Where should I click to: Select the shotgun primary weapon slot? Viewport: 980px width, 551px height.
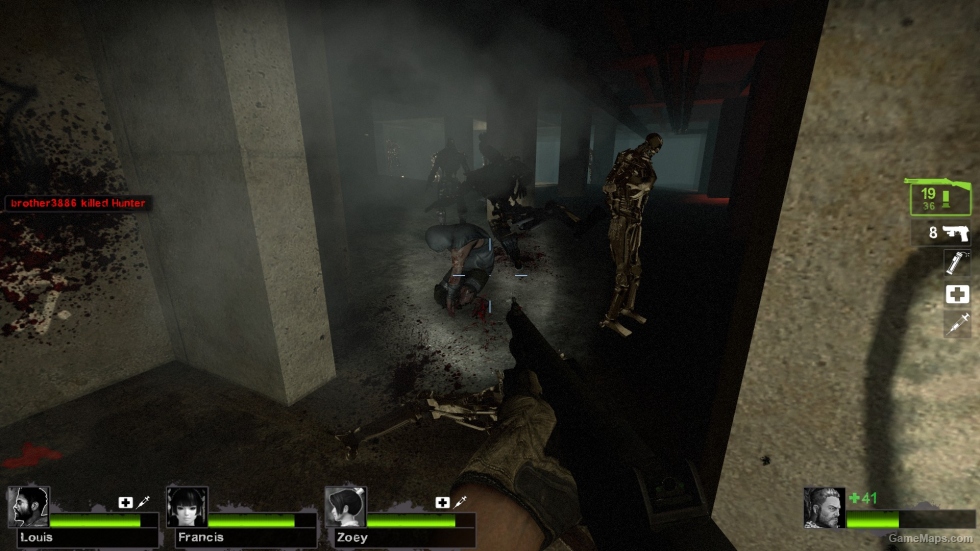tap(940, 198)
